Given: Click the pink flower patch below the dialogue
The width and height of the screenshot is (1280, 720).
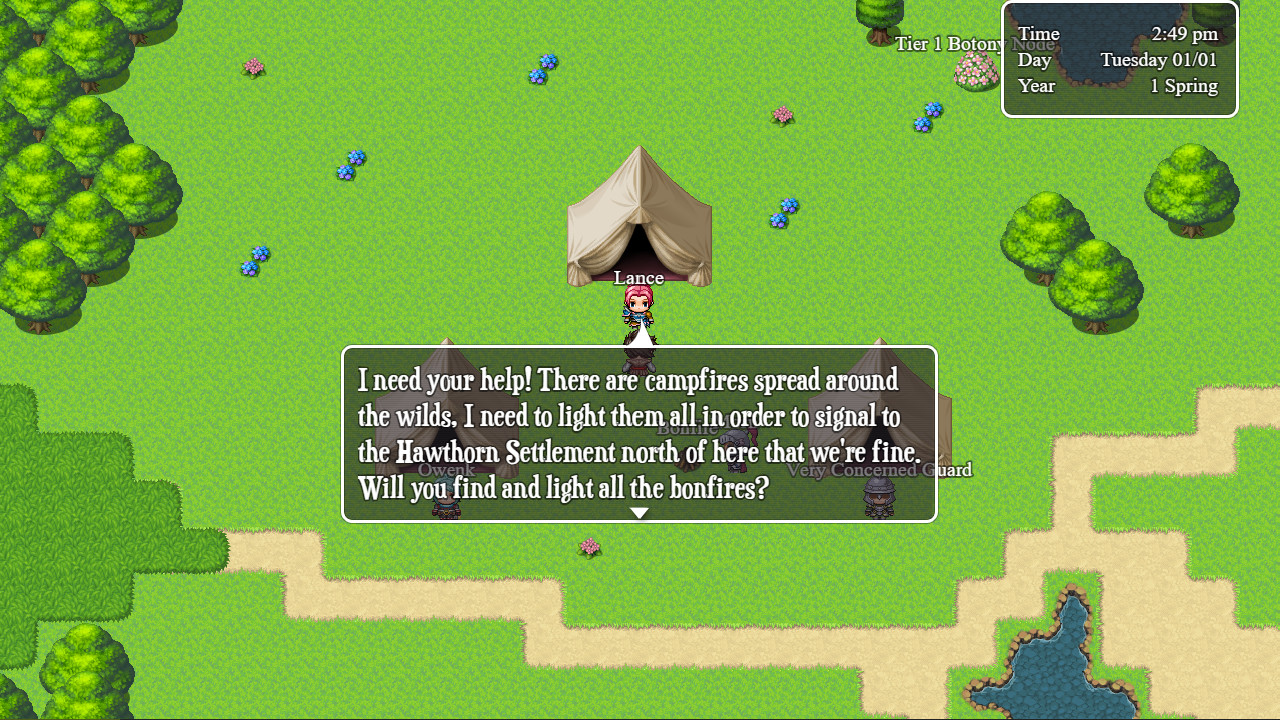Looking at the screenshot, I should [x=588, y=547].
